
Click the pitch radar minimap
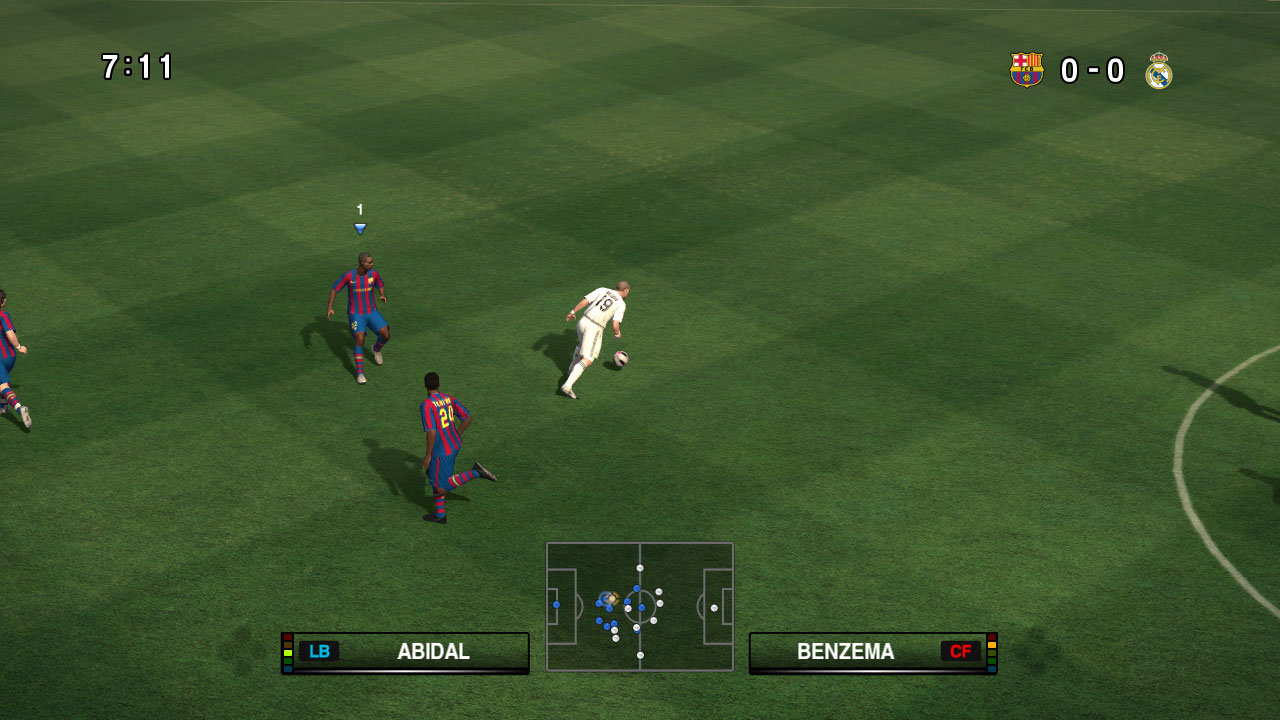(x=640, y=606)
